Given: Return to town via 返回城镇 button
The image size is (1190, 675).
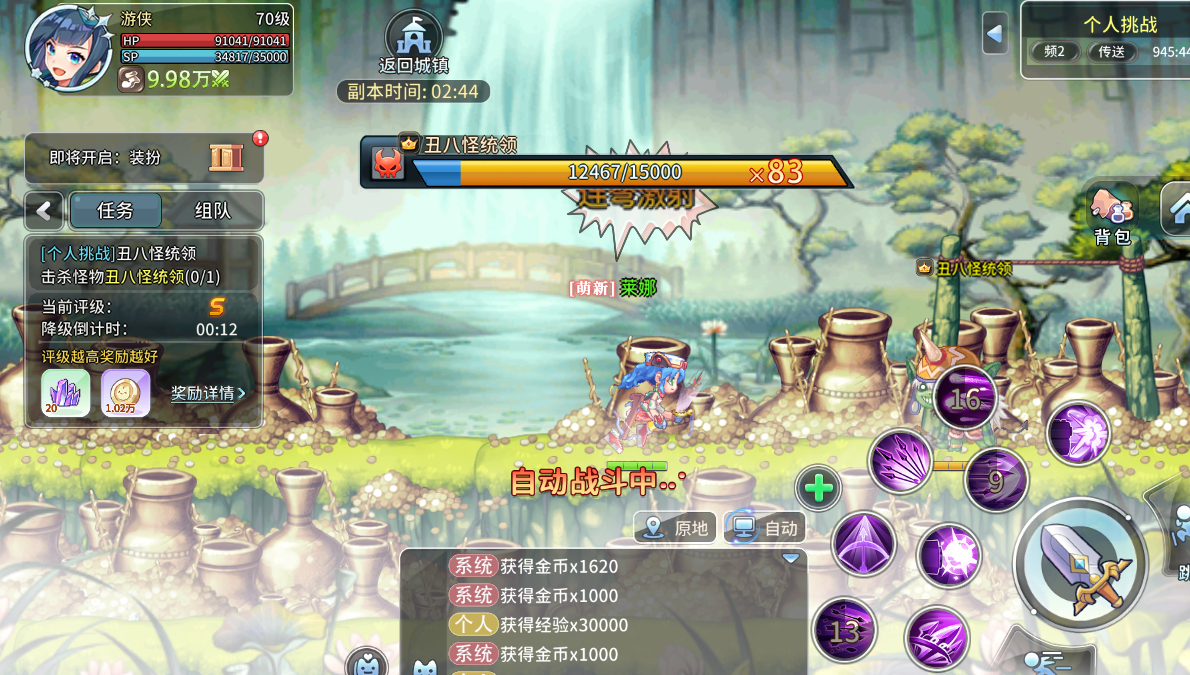Looking at the screenshot, I should click(x=414, y=44).
